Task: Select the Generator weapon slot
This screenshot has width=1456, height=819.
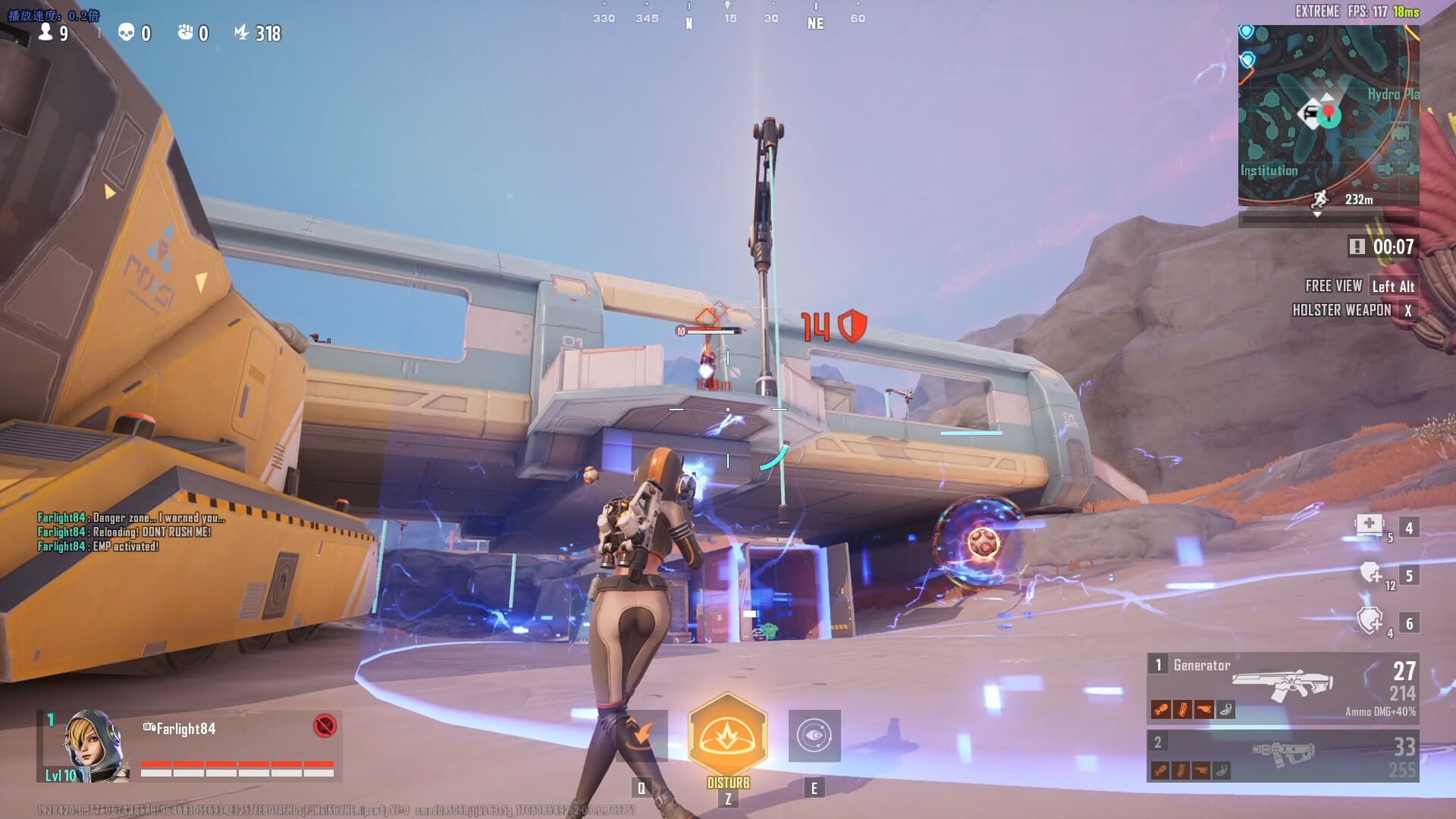Action: [x=1282, y=686]
